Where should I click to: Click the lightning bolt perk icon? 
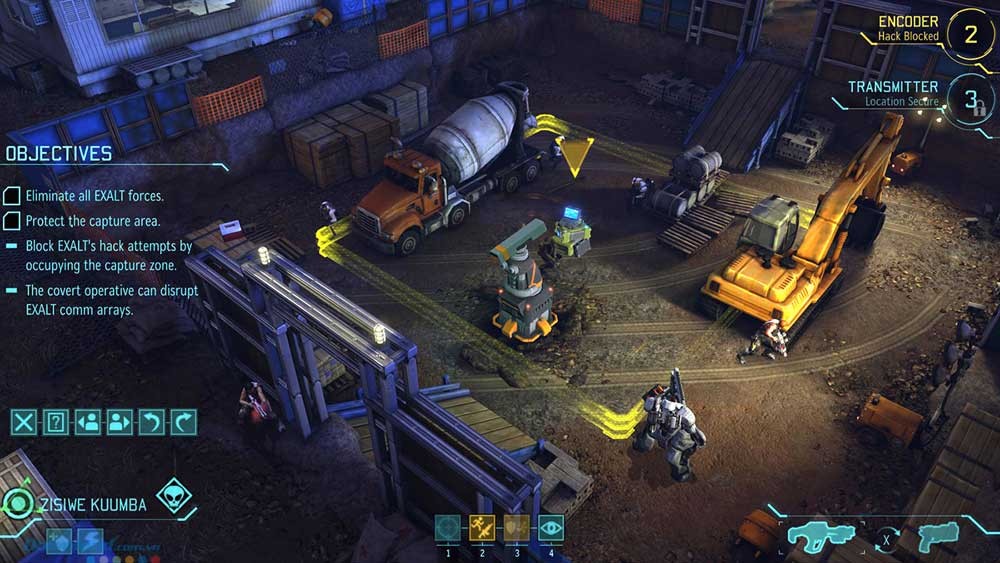[91, 541]
